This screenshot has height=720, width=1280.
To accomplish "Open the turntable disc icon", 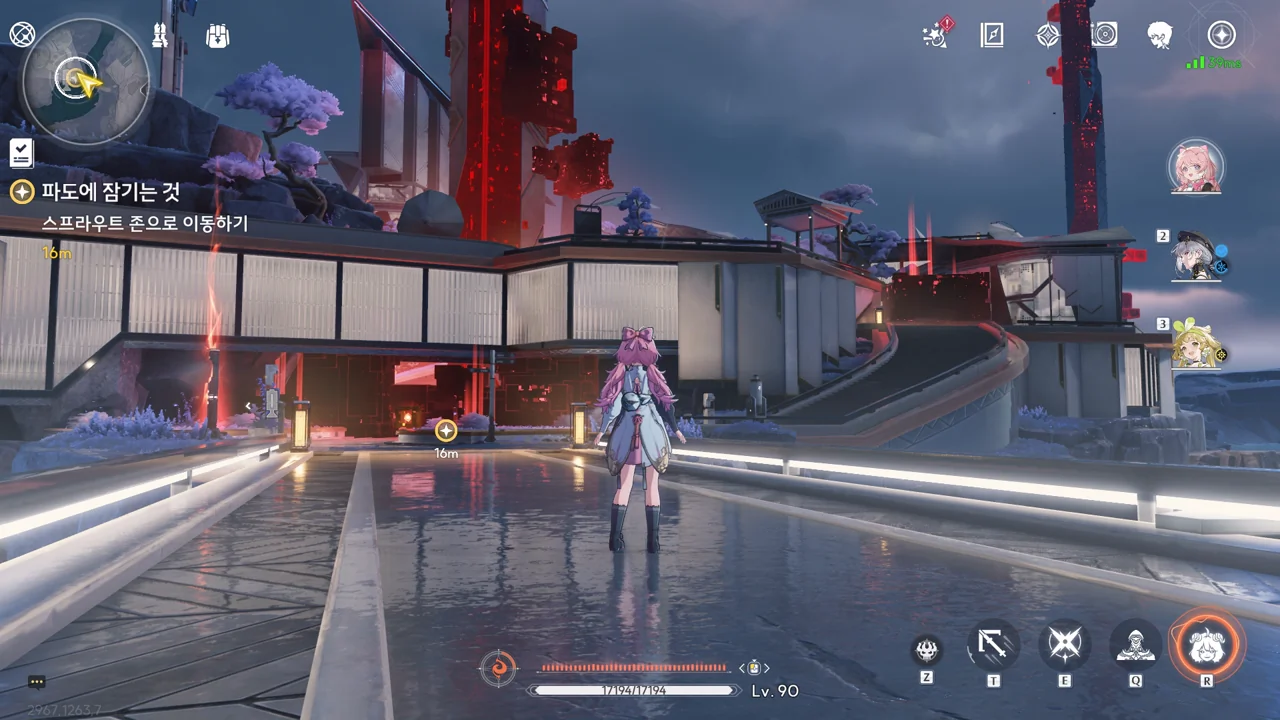I will click(1104, 35).
